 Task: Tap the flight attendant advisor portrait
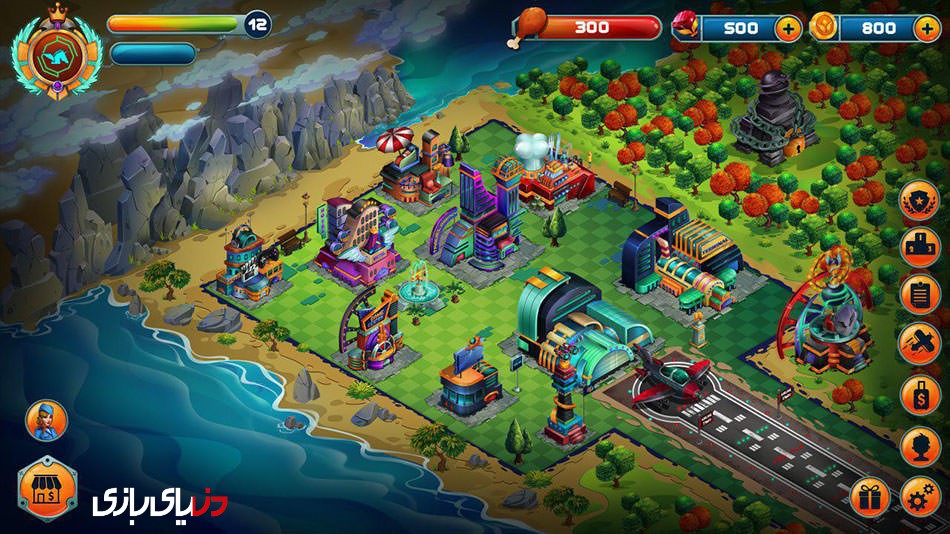point(45,419)
